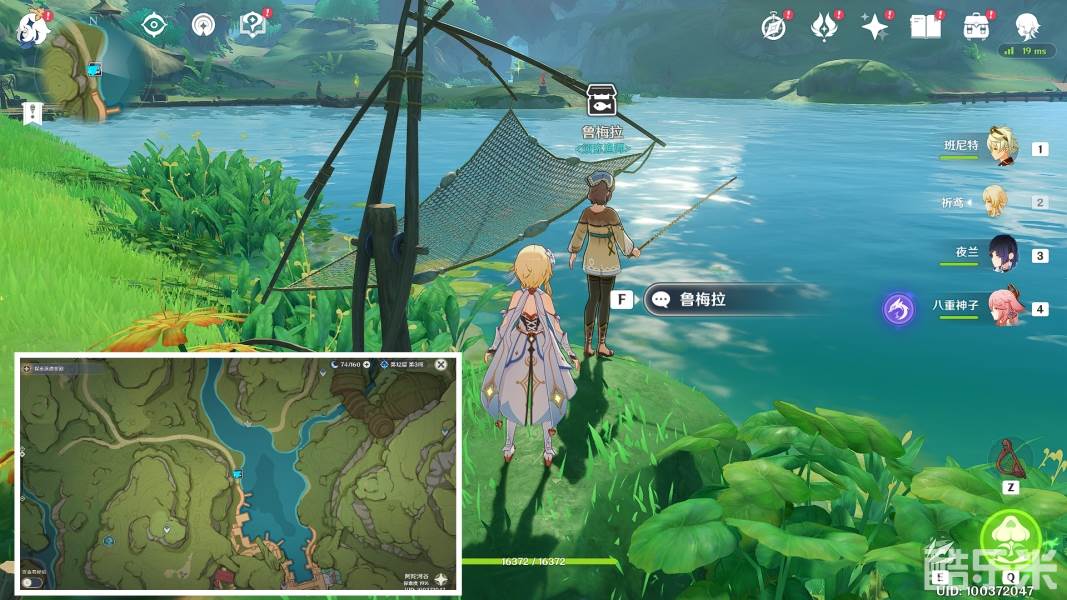
Task: Open the Paimon menu icon
Action: click(32, 27)
